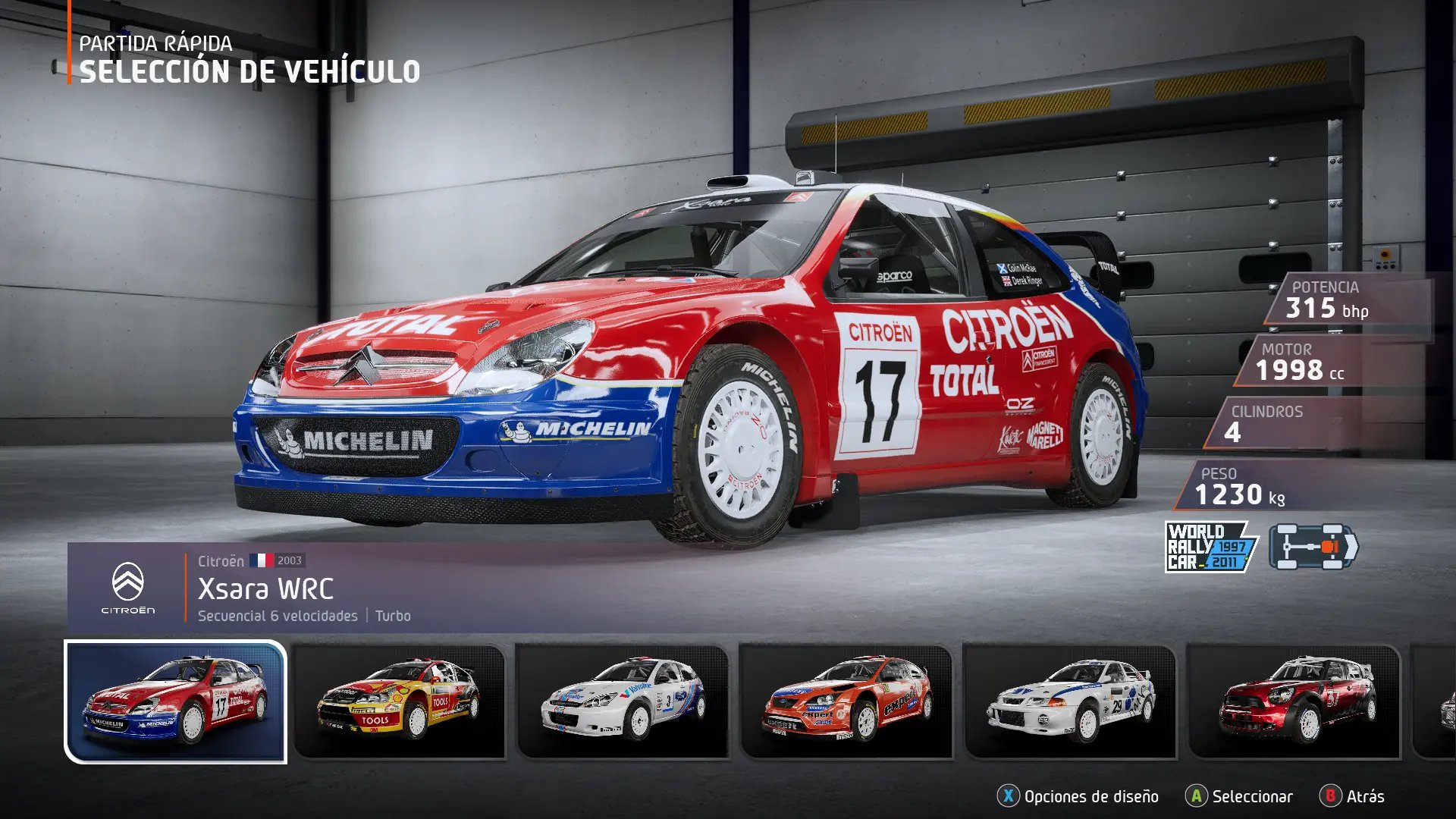Select the Citroën Xsara WRC number 17 thumbnail
This screenshot has height=819, width=1456.
pos(176,701)
